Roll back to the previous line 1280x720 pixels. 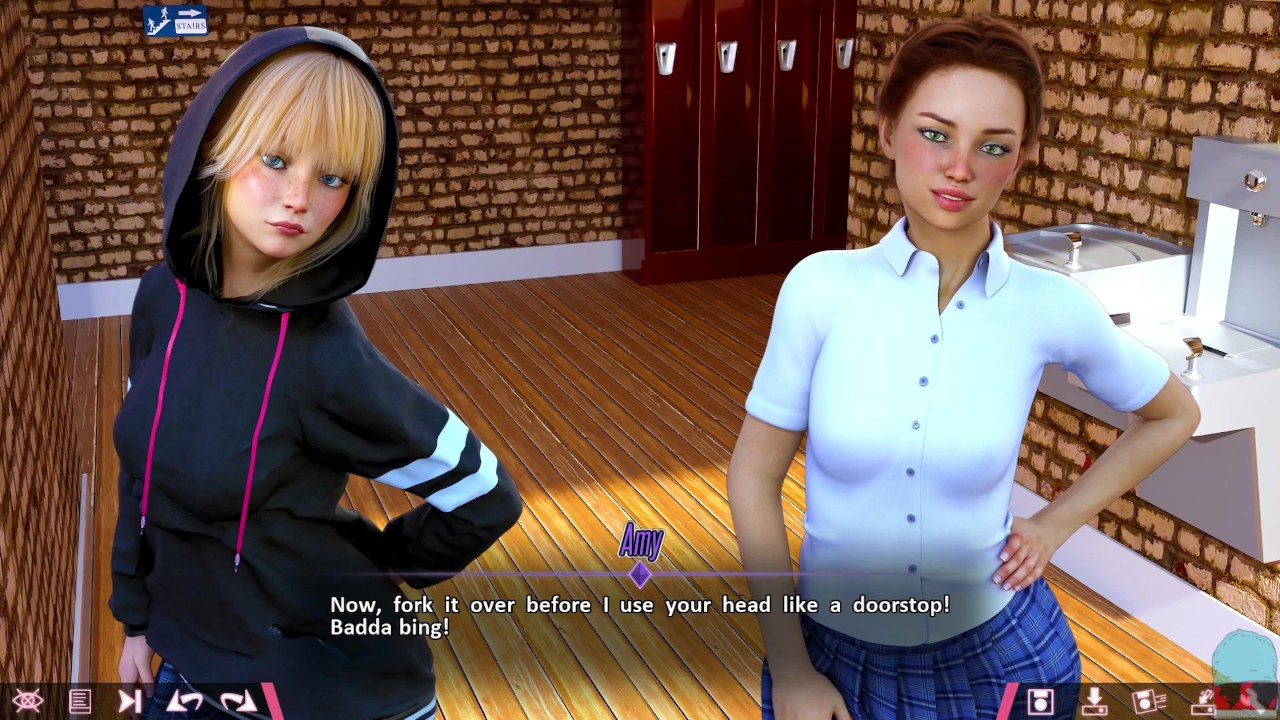(x=184, y=701)
